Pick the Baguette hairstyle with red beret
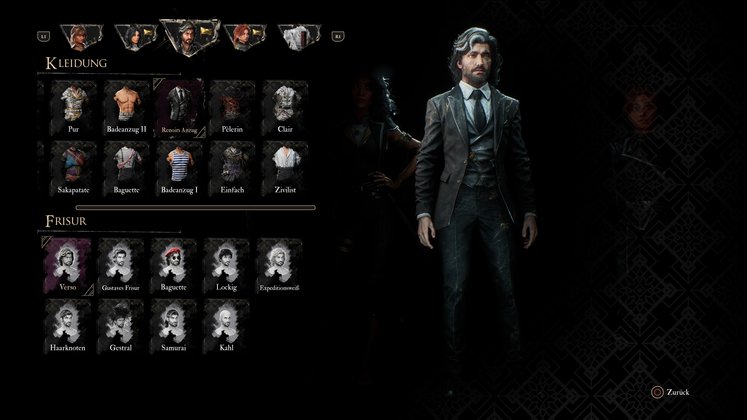 pyautogui.click(x=173, y=264)
